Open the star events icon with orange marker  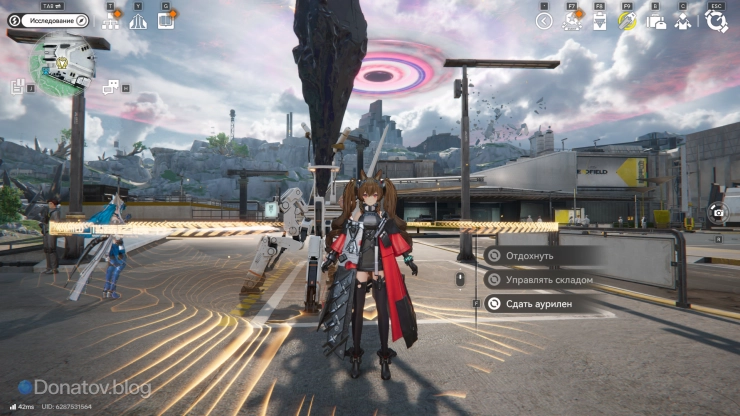point(572,20)
